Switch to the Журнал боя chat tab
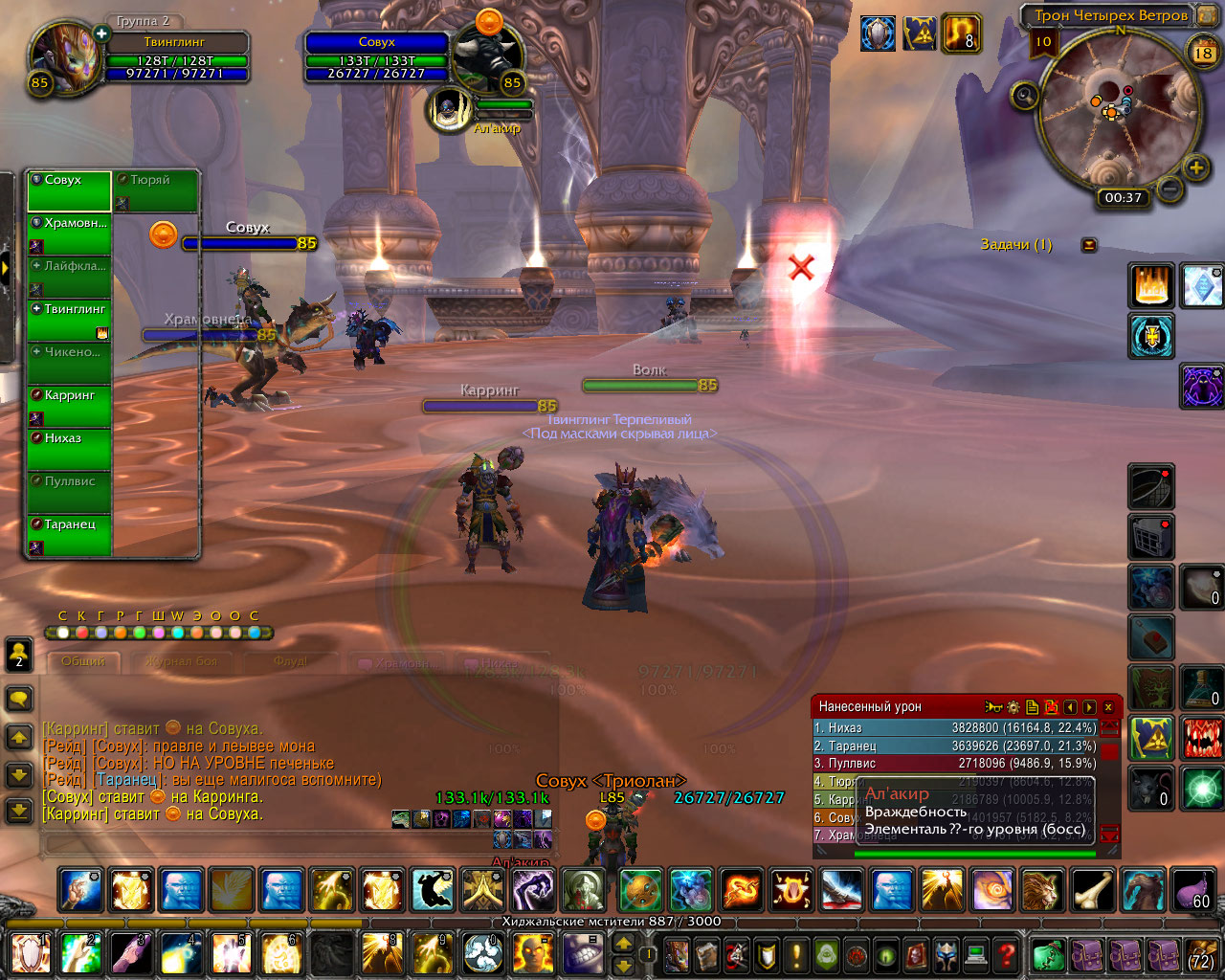Image resolution: width=1225 pixels, height=980 pixels. pos(182,661)
